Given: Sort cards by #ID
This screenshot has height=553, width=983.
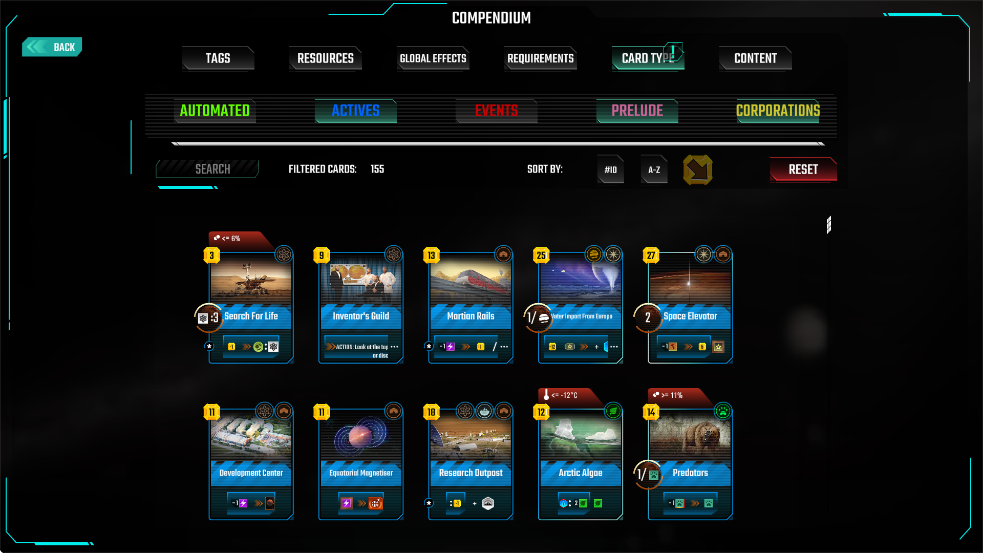Looking at the screenshot, I should (611, 170).
